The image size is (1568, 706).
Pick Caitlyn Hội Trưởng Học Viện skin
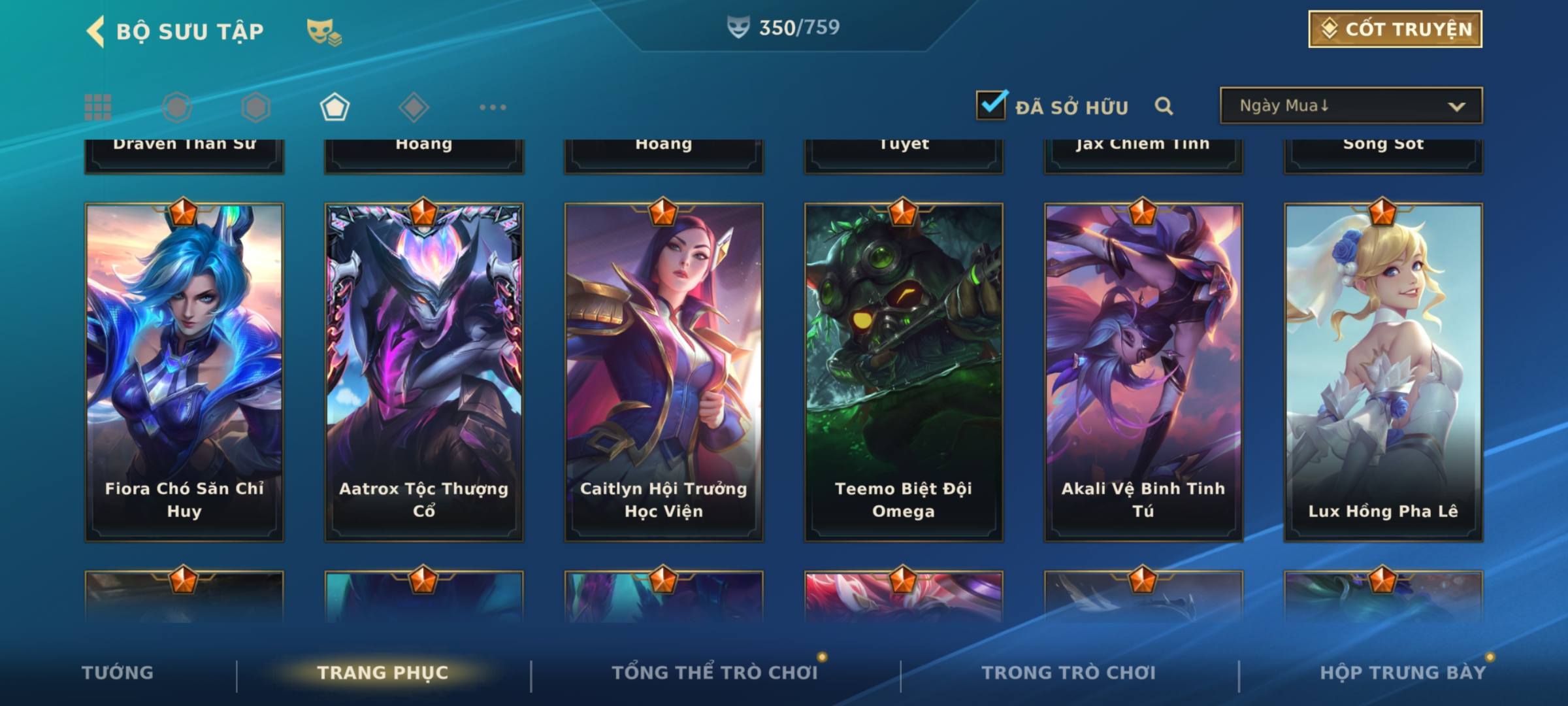pos(664,373)
